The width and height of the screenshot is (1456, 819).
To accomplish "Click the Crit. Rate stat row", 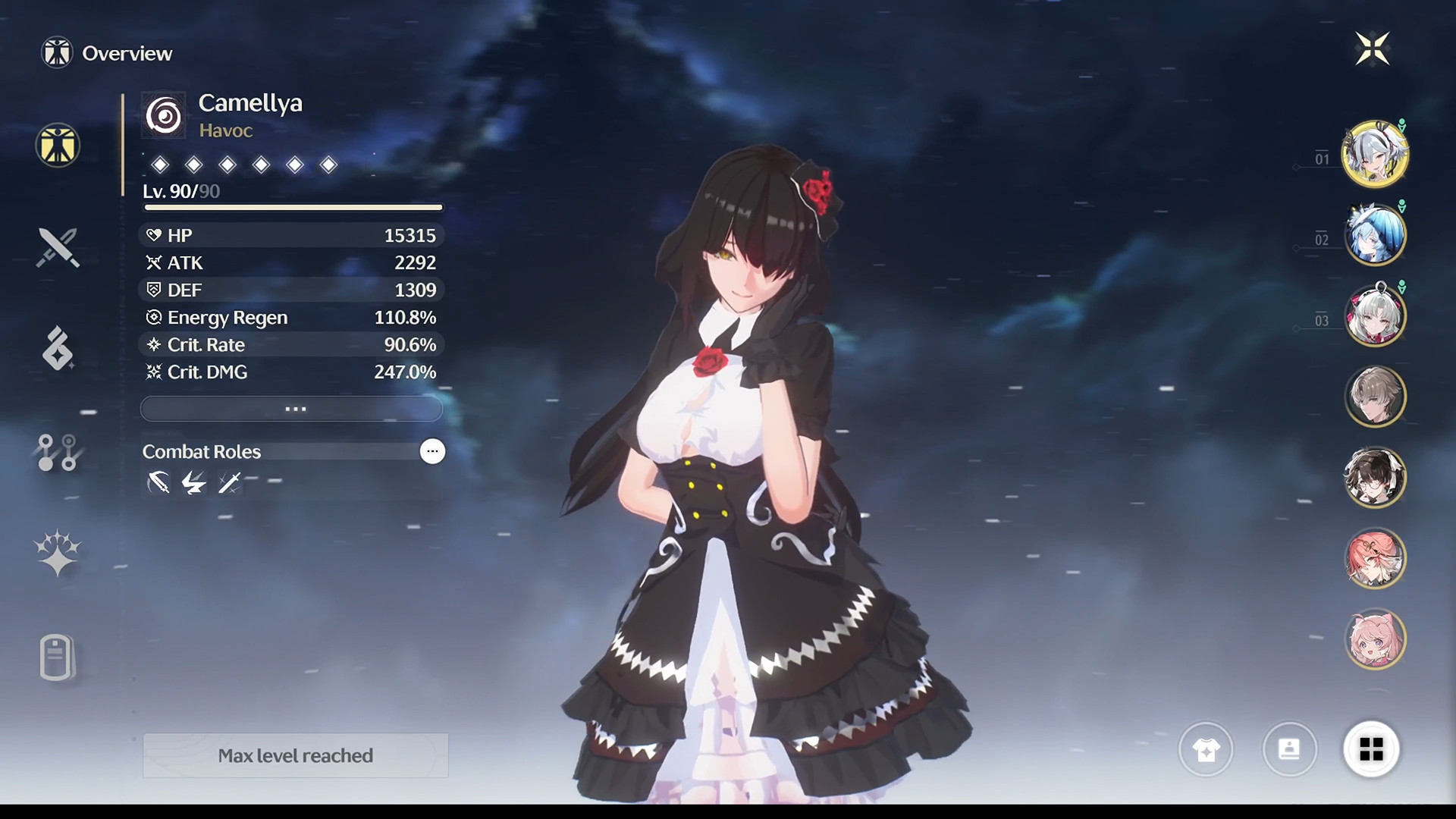I will [x=291, y=345].
